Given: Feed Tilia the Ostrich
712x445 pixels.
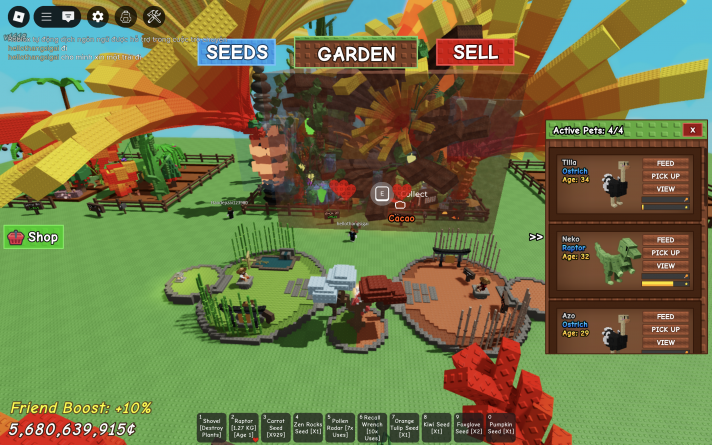Looking at the screenshot, I should (x=665, y=163).
